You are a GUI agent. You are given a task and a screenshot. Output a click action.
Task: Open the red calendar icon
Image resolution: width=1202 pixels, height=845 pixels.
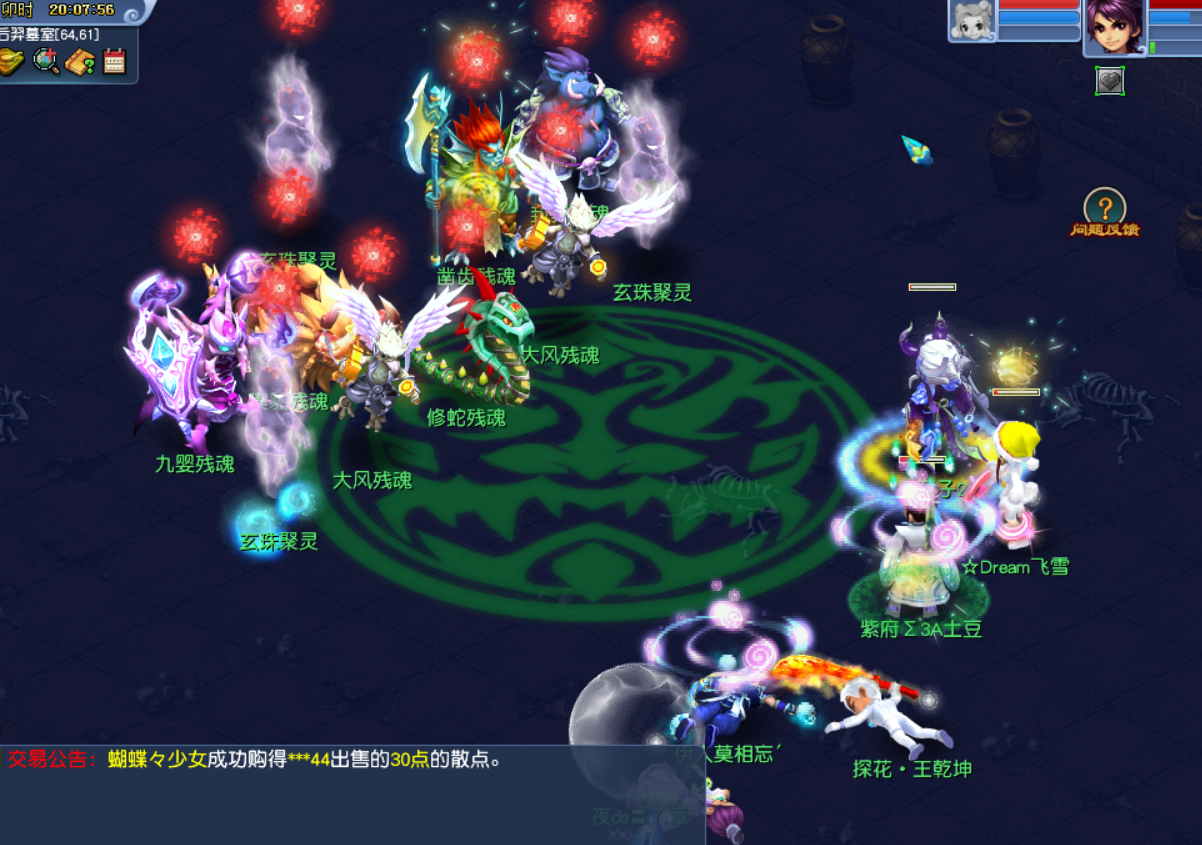(x=114, y=62)
